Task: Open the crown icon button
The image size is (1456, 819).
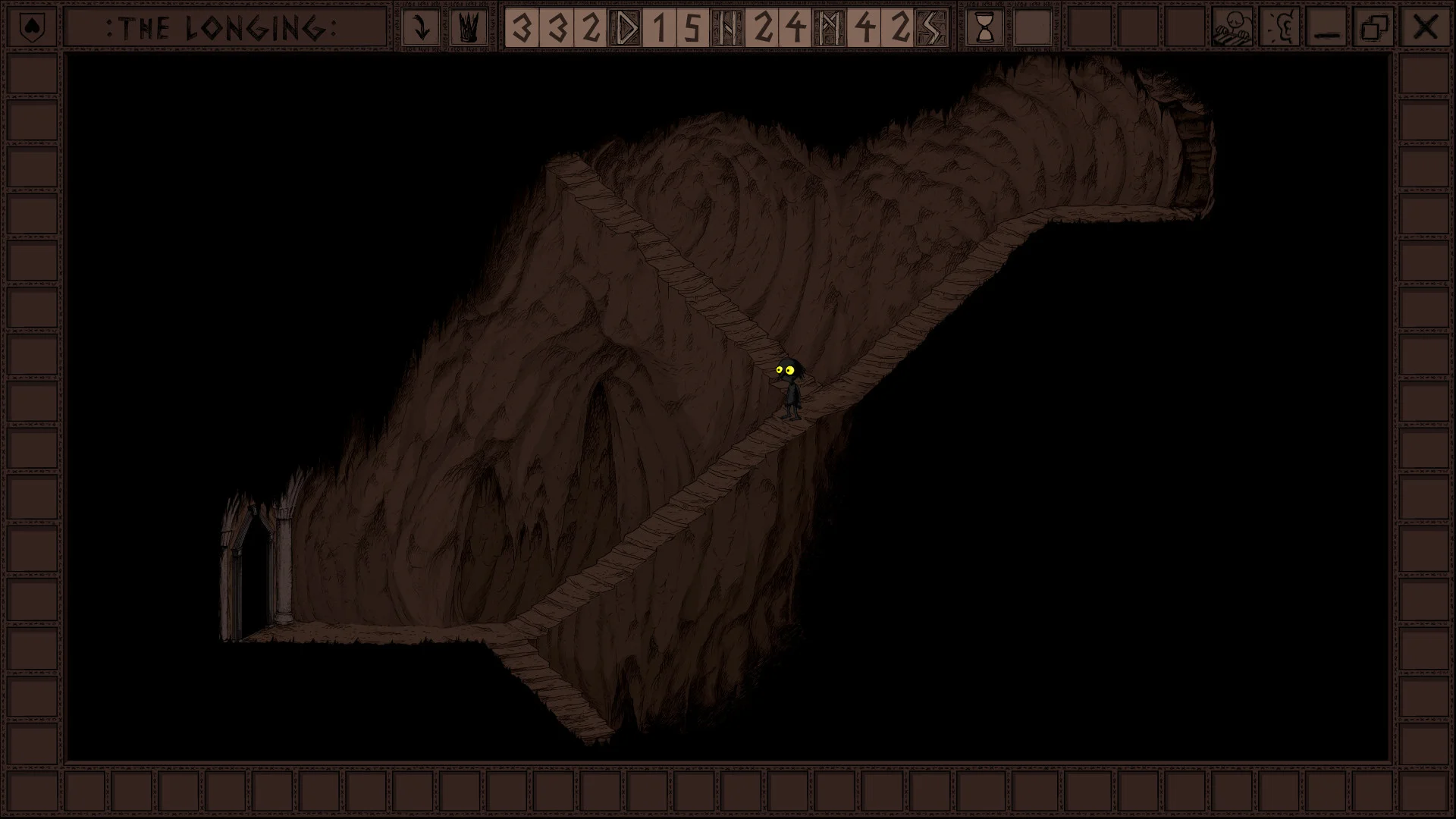Action: tap(469, 28)
